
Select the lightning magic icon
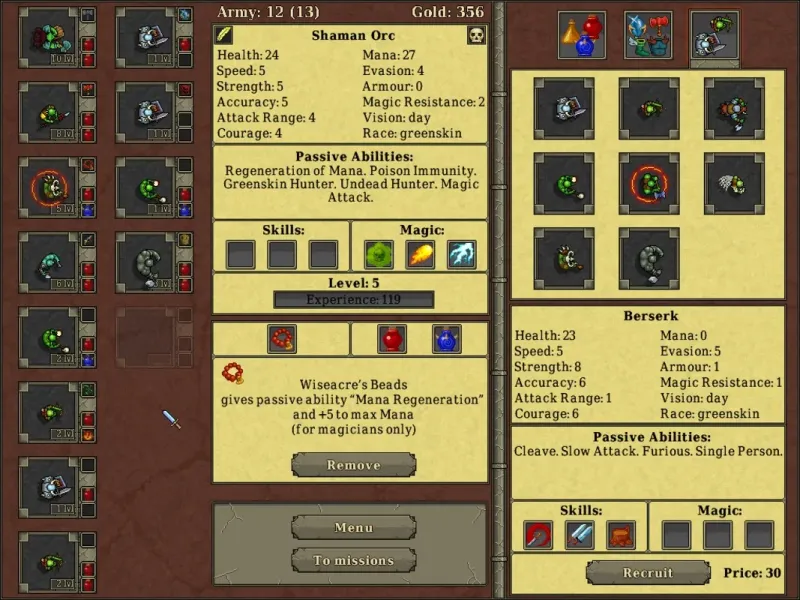[x=461, y=254]
